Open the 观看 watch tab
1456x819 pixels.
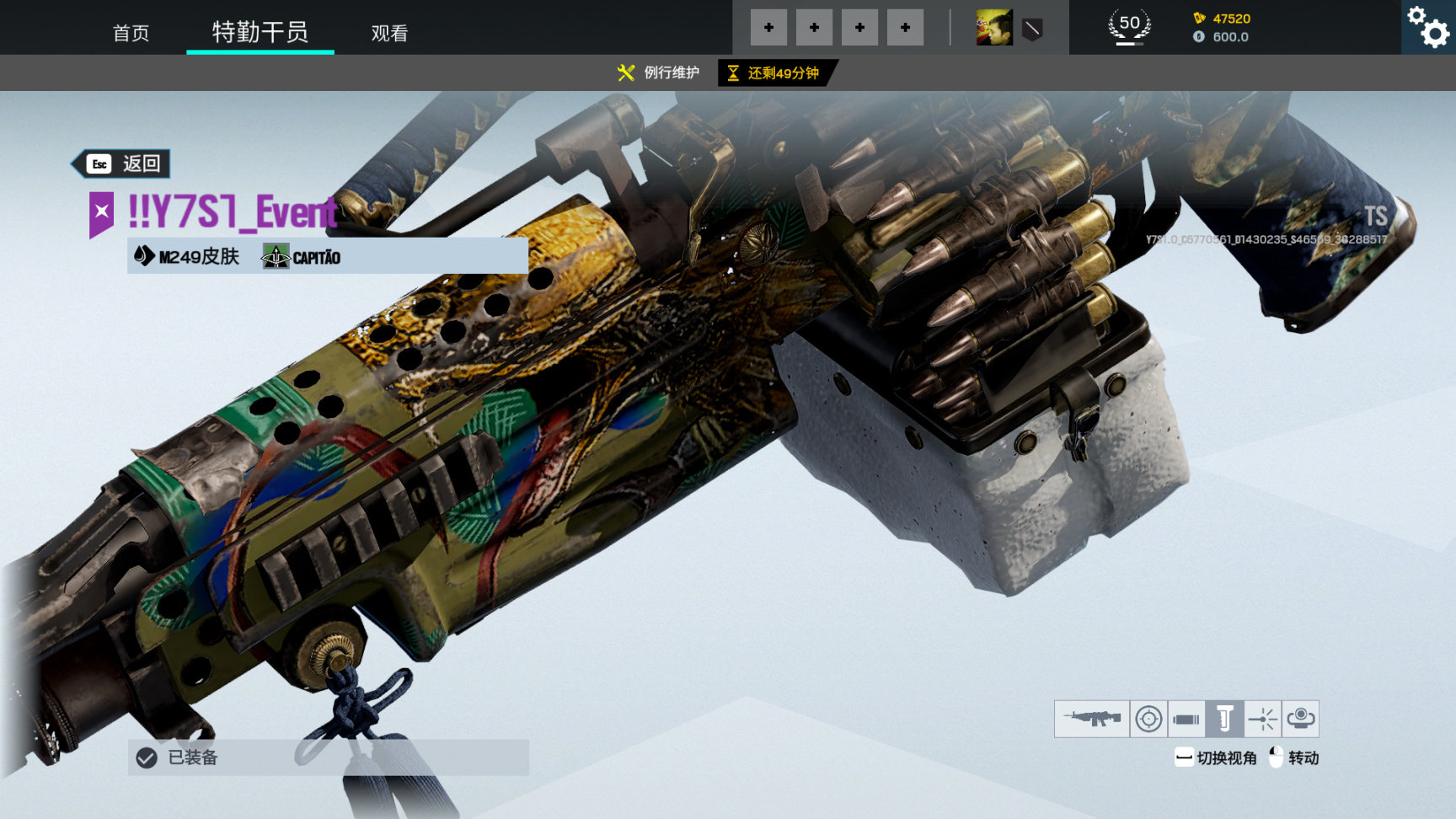click(x=389, y=33)
